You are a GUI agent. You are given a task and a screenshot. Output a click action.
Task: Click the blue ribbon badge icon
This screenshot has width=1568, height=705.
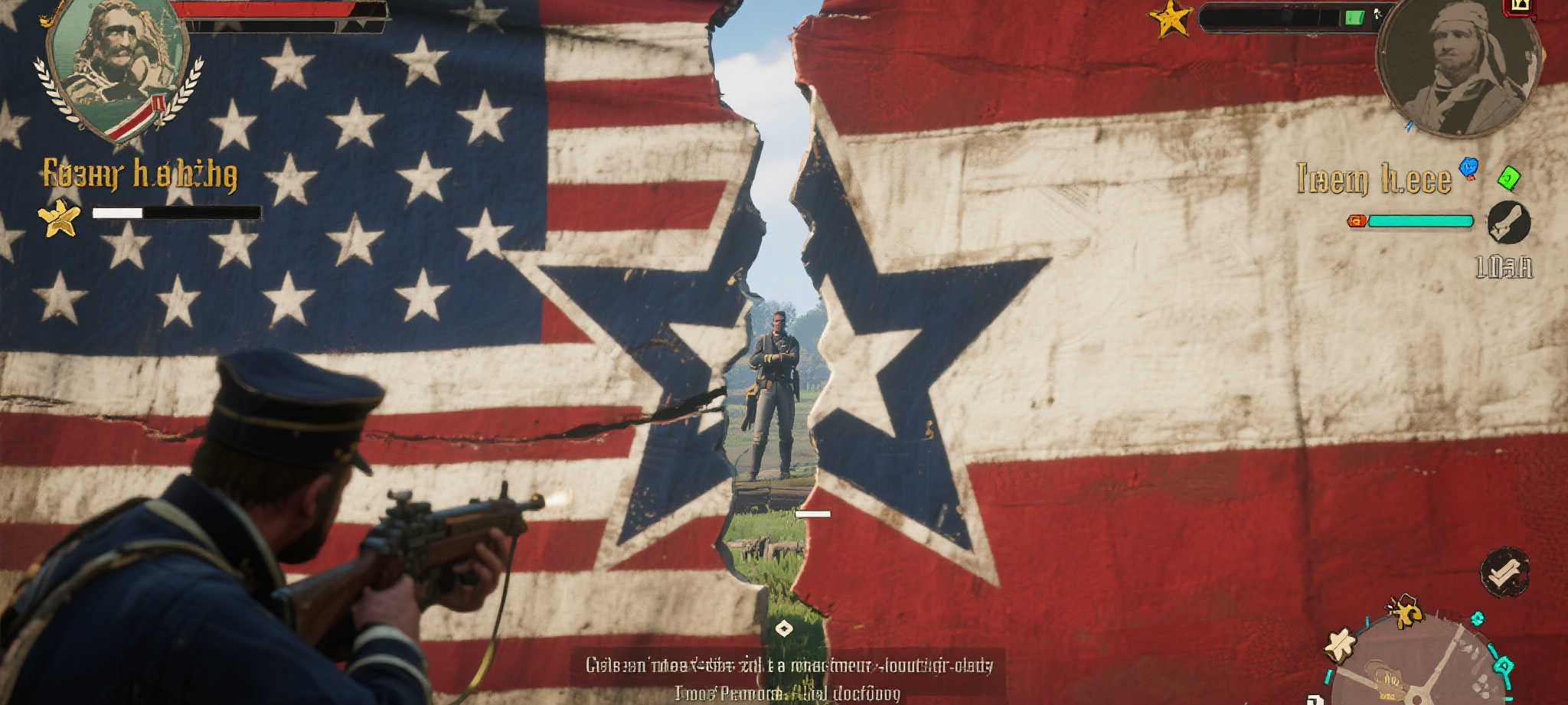point(1468,167)
